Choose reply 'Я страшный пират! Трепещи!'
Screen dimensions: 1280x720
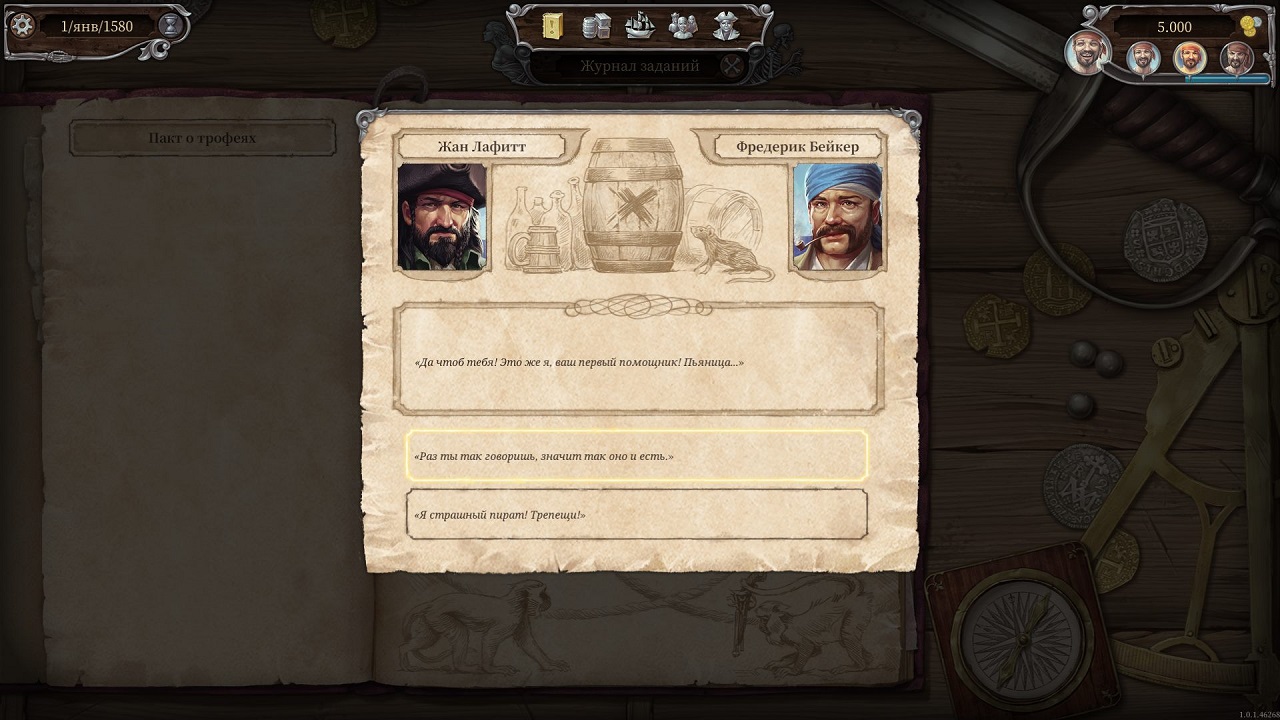[x=636, y=514]
